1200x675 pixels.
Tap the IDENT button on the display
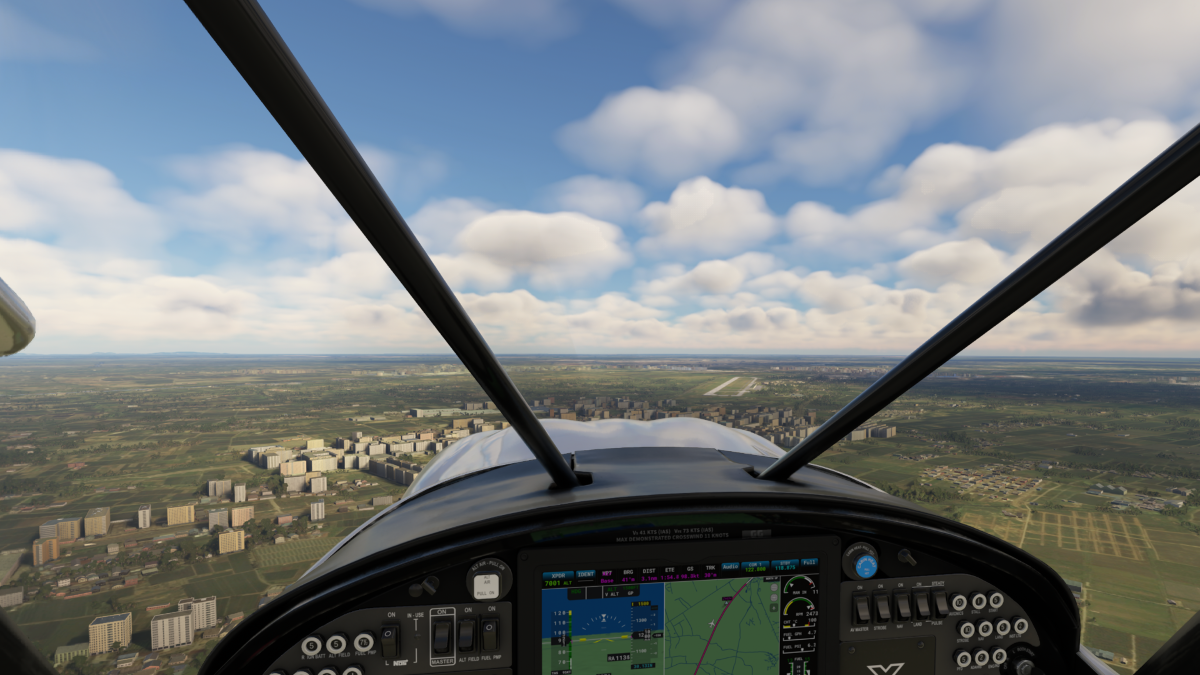point(585,574)
